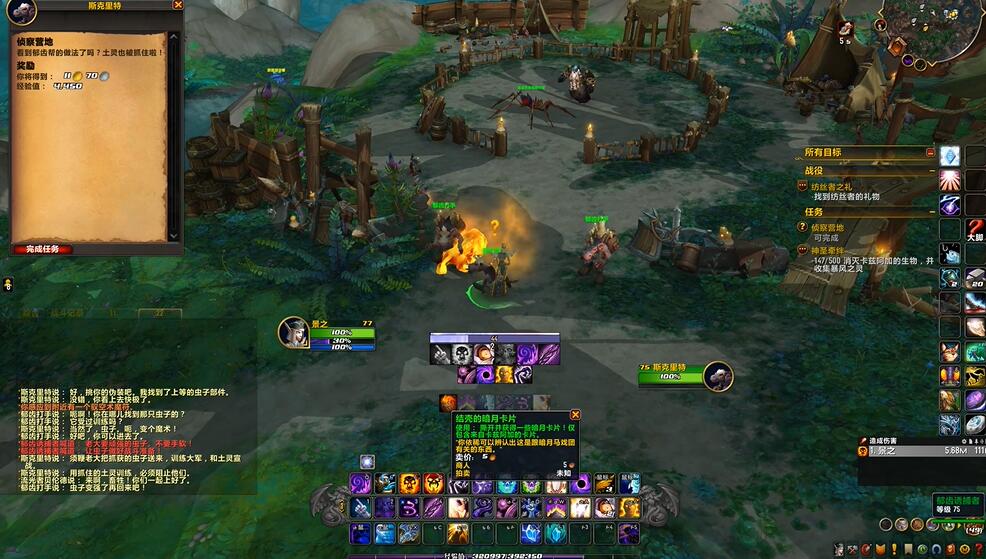
Task: Close the 斯克里特 quest window
Action: (x=178, y=5)
